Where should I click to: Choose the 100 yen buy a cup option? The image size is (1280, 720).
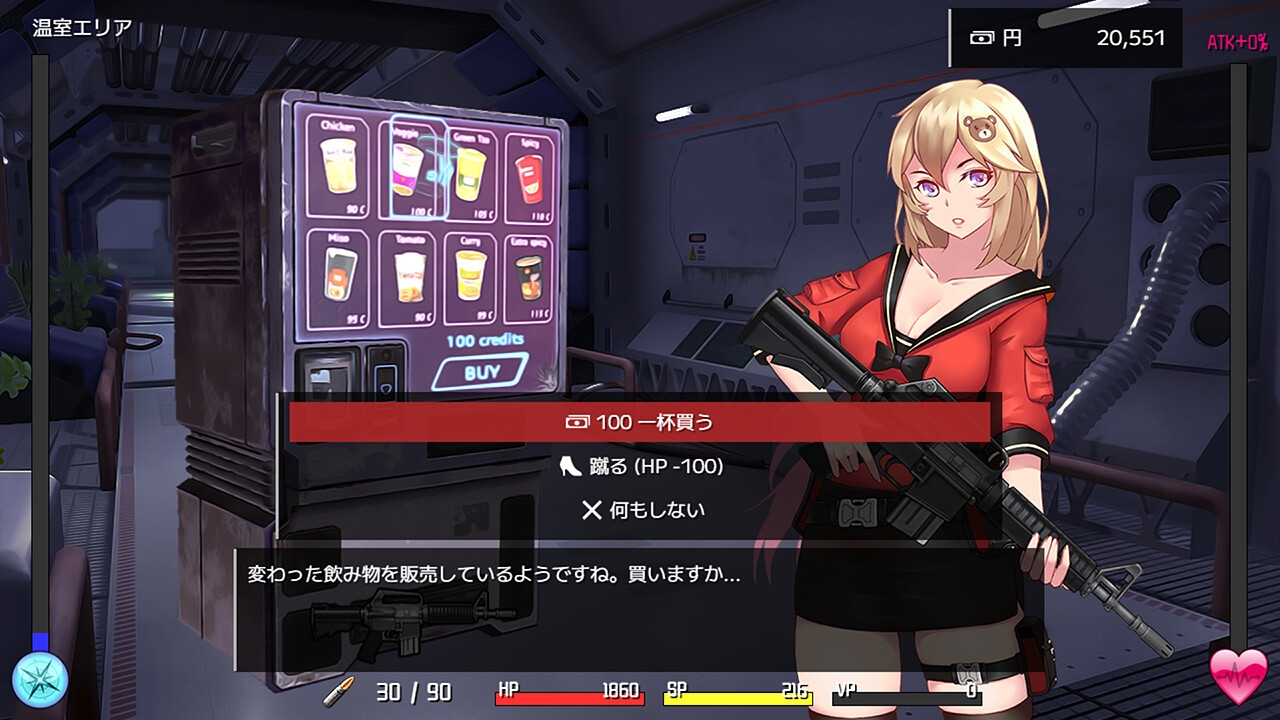[640, 422]
